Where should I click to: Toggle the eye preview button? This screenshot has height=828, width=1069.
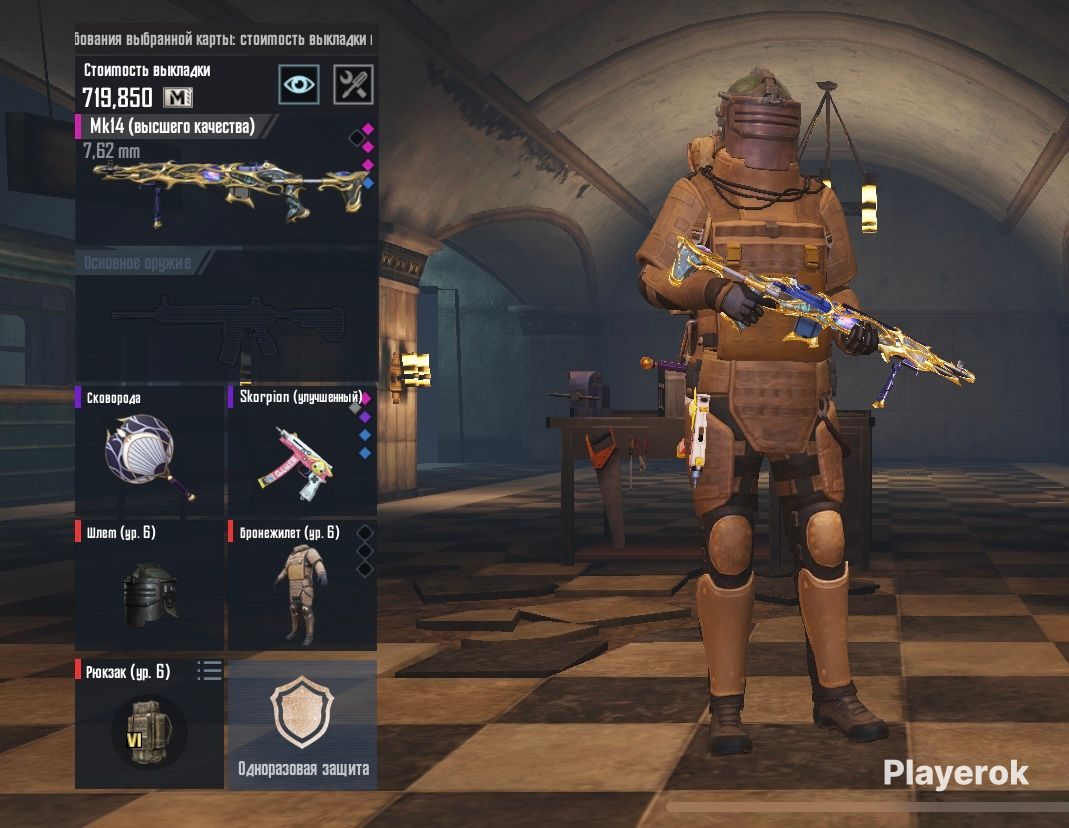[x=298, y=84]
